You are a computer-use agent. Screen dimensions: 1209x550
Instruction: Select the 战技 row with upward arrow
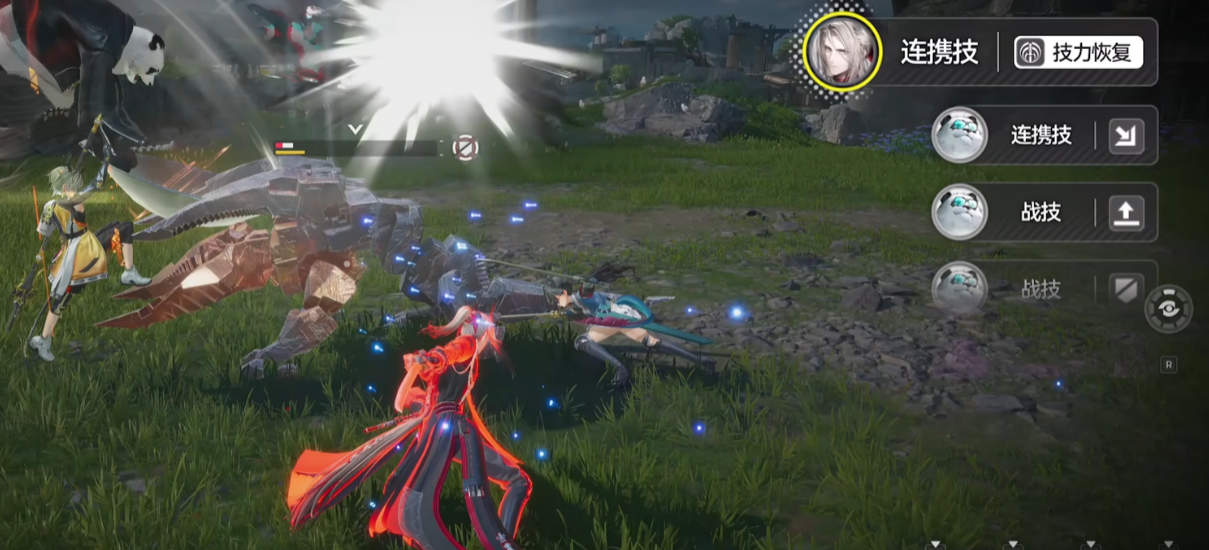[x=1042, y=212]
